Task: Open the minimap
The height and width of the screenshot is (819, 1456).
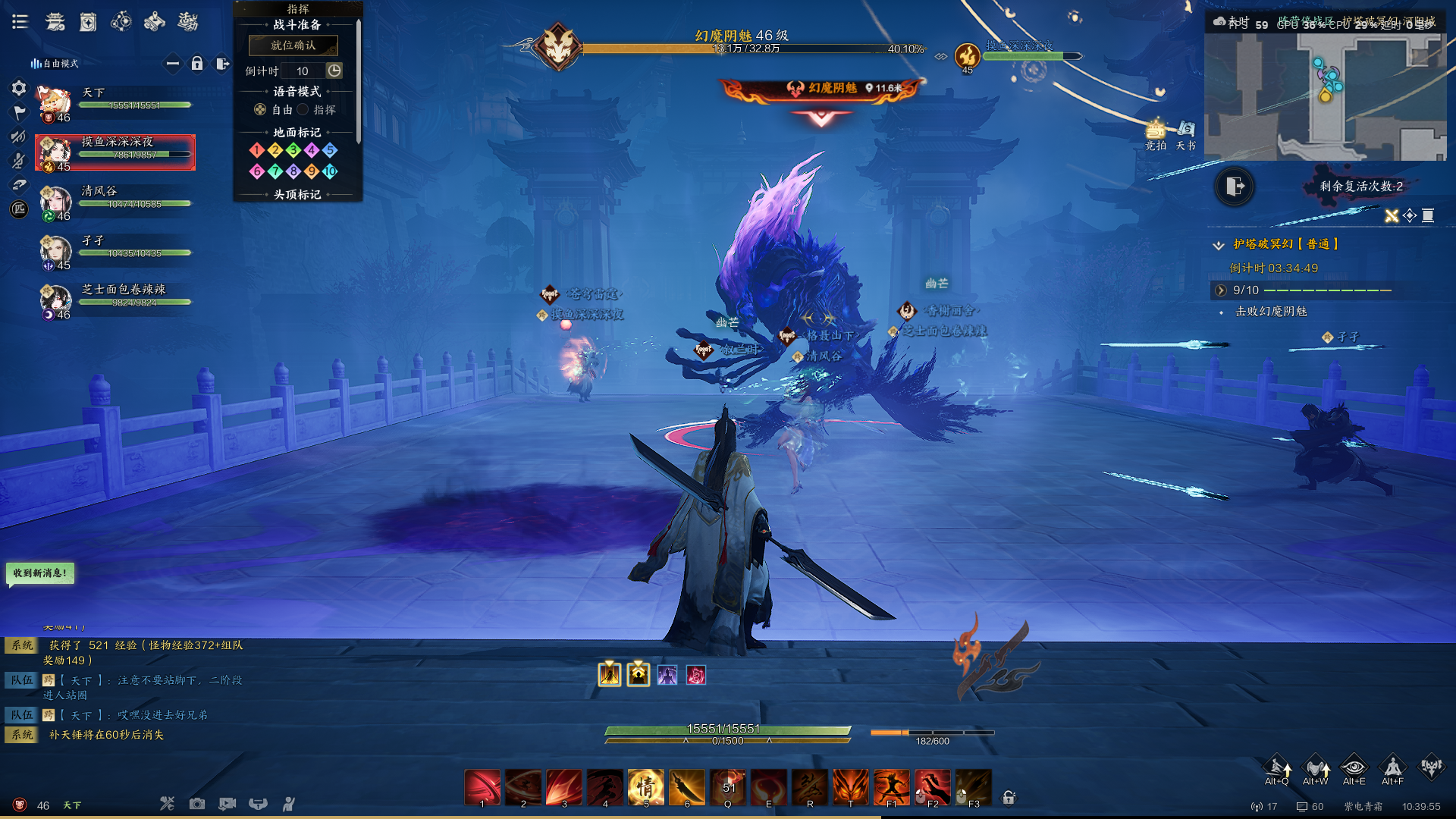Action: click(x=1325, y=96)
